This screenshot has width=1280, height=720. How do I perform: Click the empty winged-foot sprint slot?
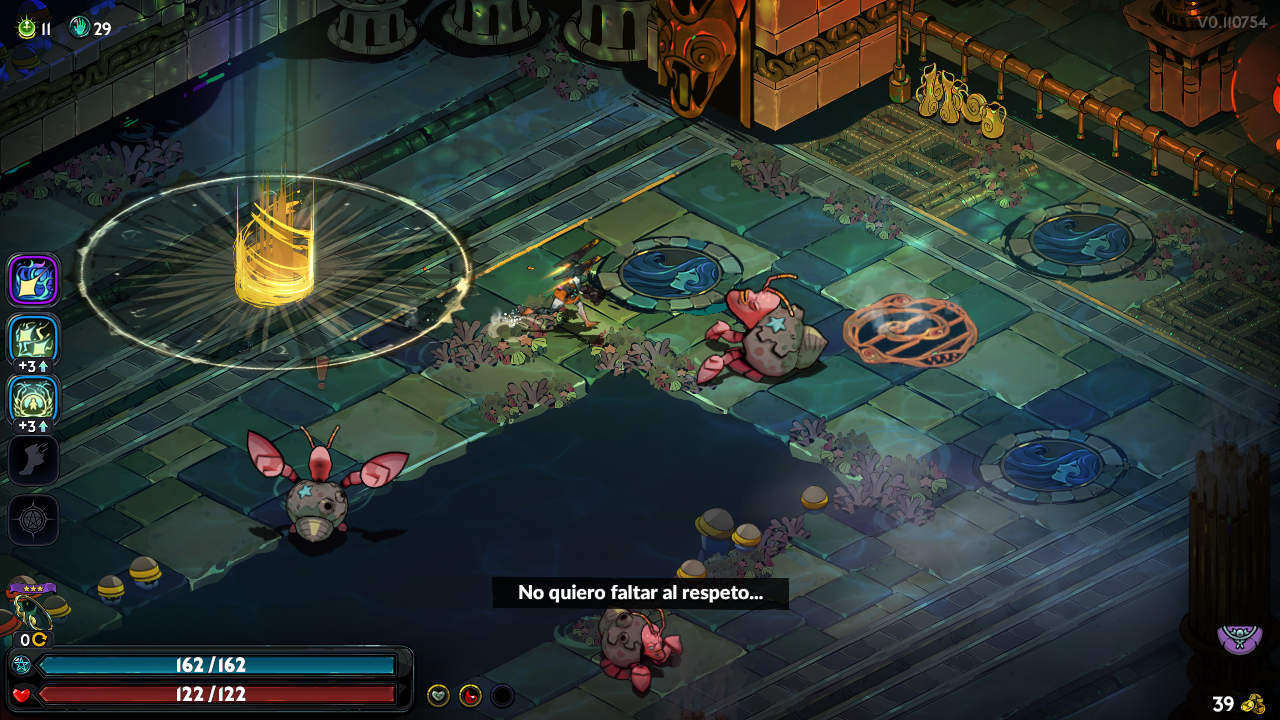pos(34,460)
